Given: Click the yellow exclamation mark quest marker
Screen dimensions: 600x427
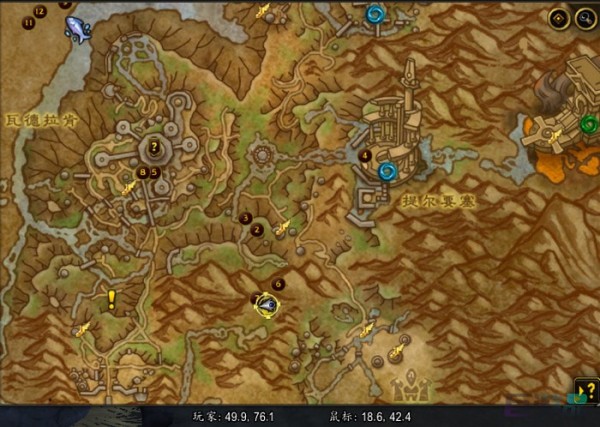Looking at the screenshot, I should [111, 298].
